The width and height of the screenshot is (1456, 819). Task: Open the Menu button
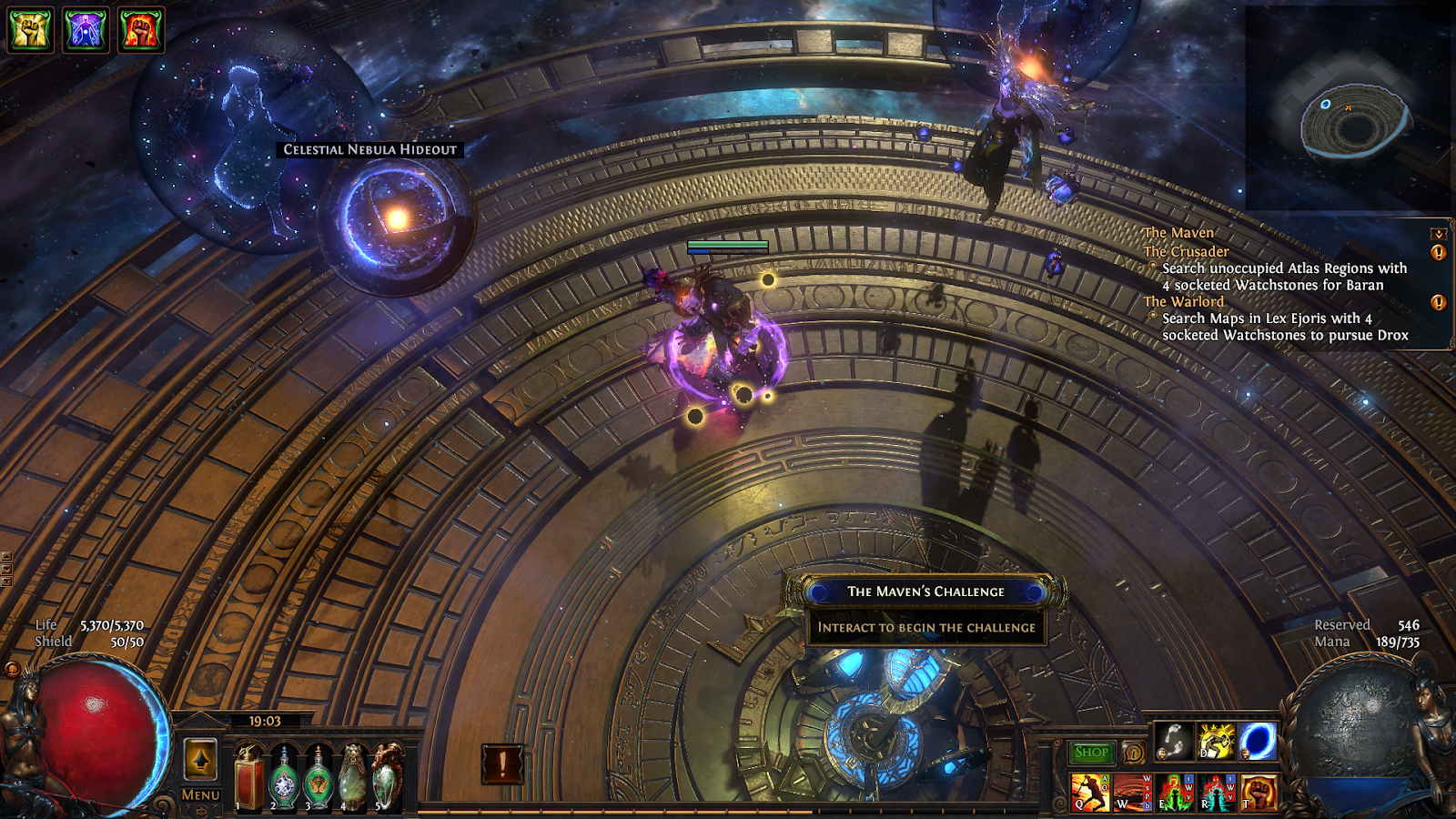(200, 794)
